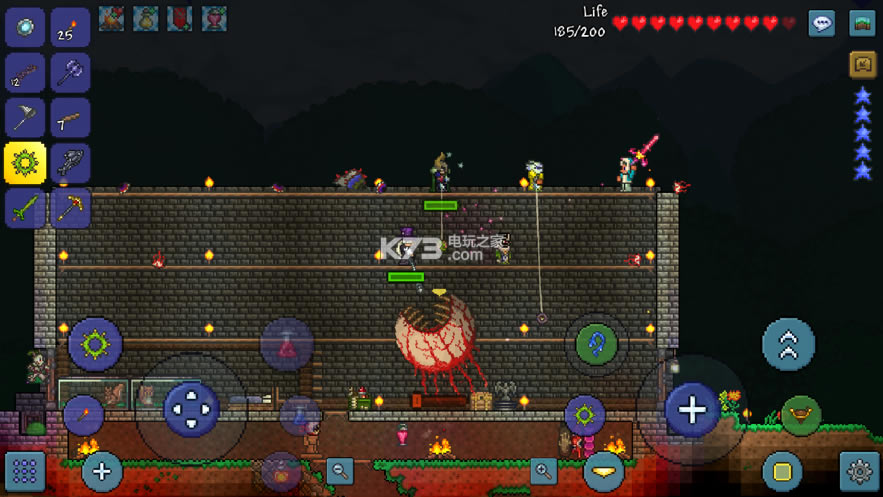Open the chat speech bubble
The height and width of the screenshot is (497, 883).
822,23
